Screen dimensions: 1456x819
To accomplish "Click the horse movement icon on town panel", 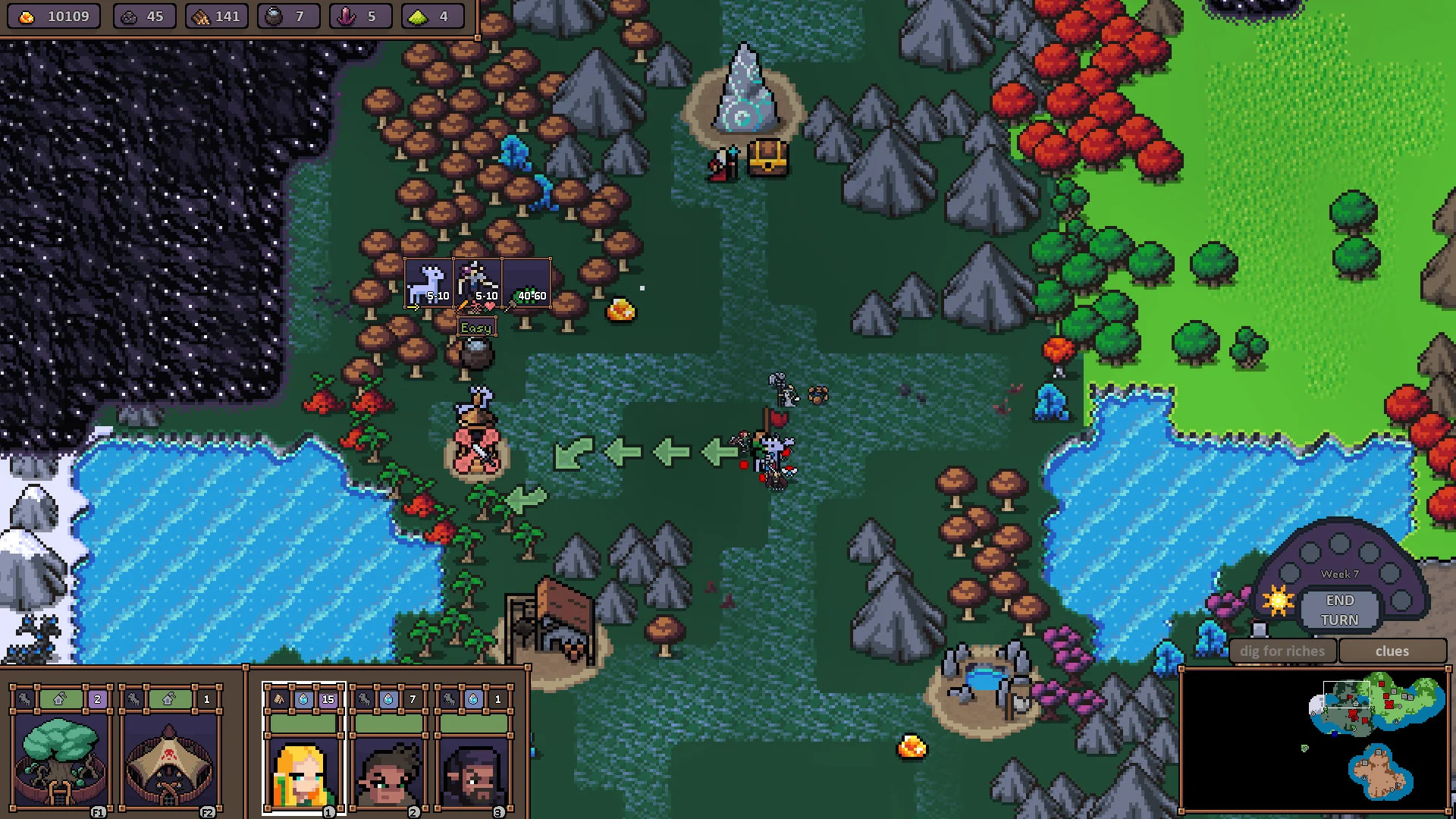I will click(24, 699).
